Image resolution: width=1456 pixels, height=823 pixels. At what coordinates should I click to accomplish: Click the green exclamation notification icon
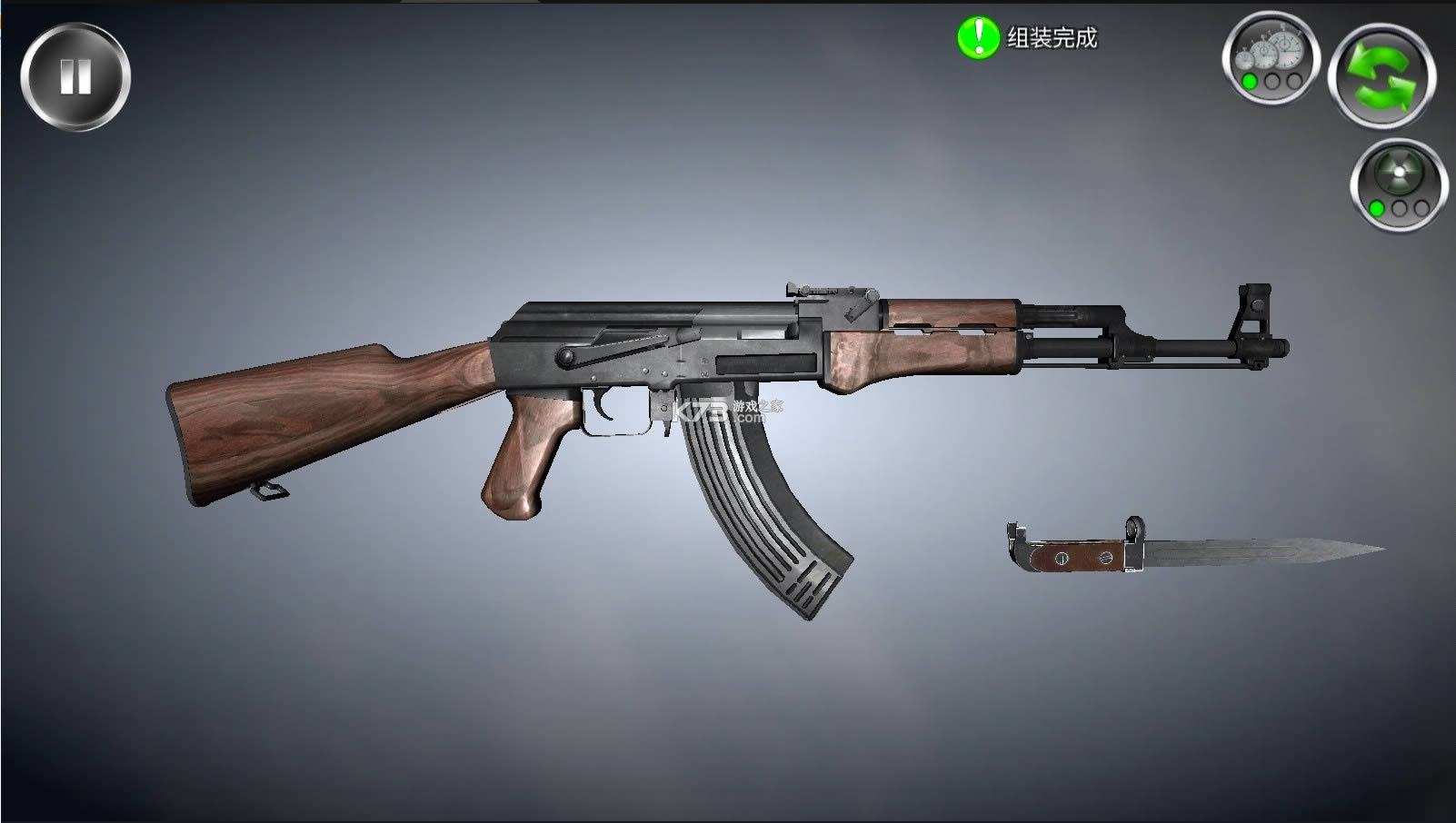[x=977, y=38]
